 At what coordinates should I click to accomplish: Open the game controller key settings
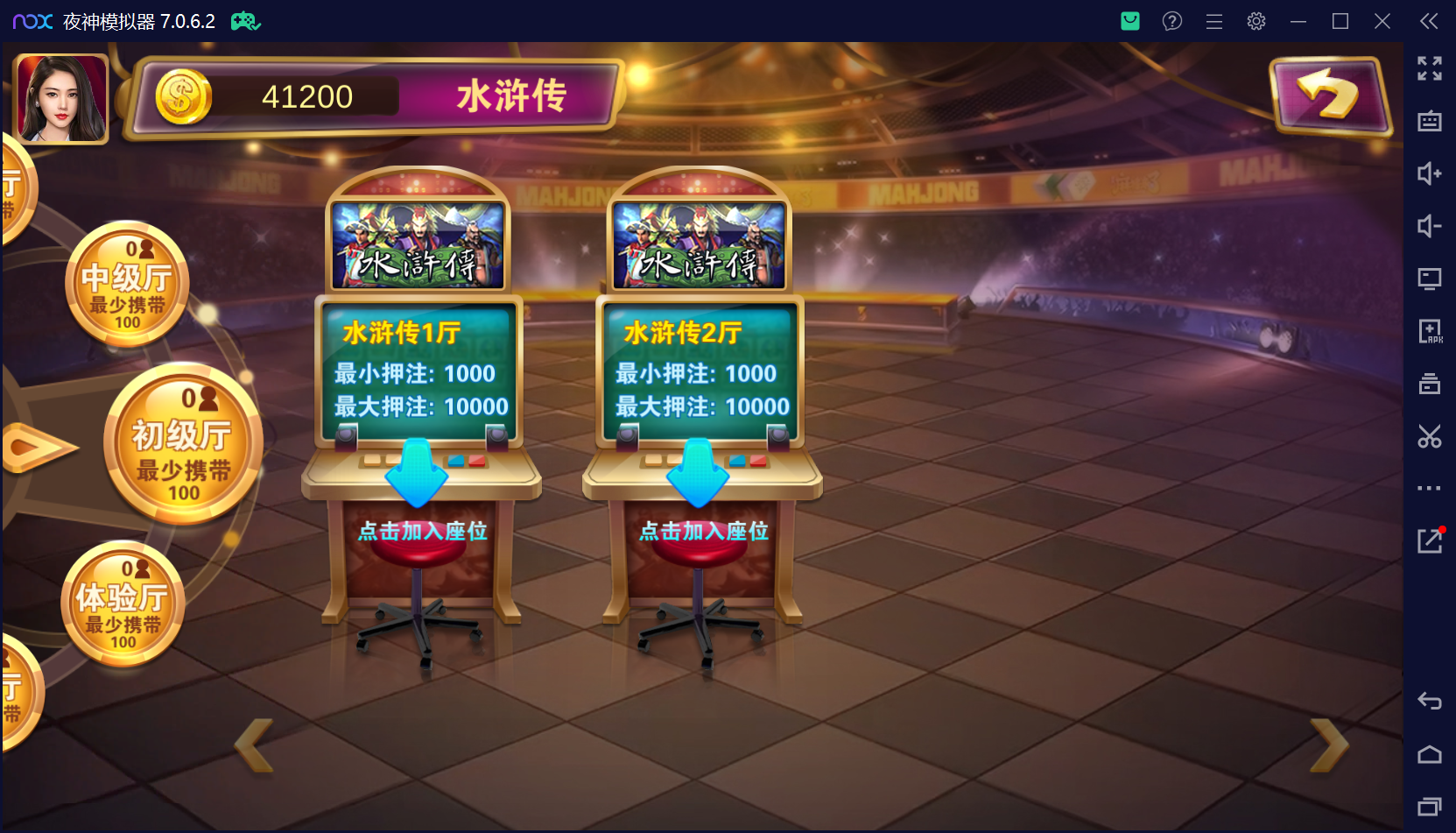tap(245, 20)
